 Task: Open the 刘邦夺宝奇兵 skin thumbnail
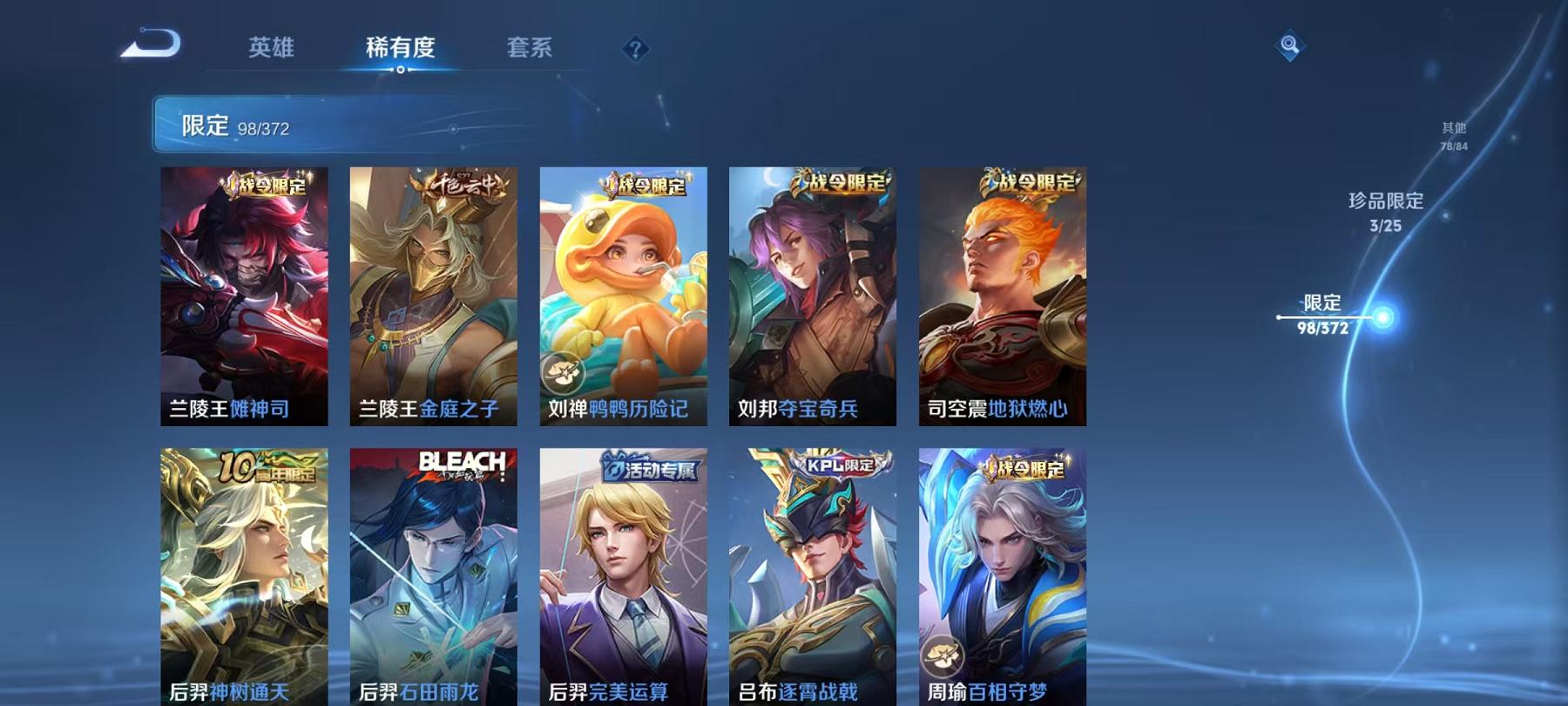coord(814,296)
